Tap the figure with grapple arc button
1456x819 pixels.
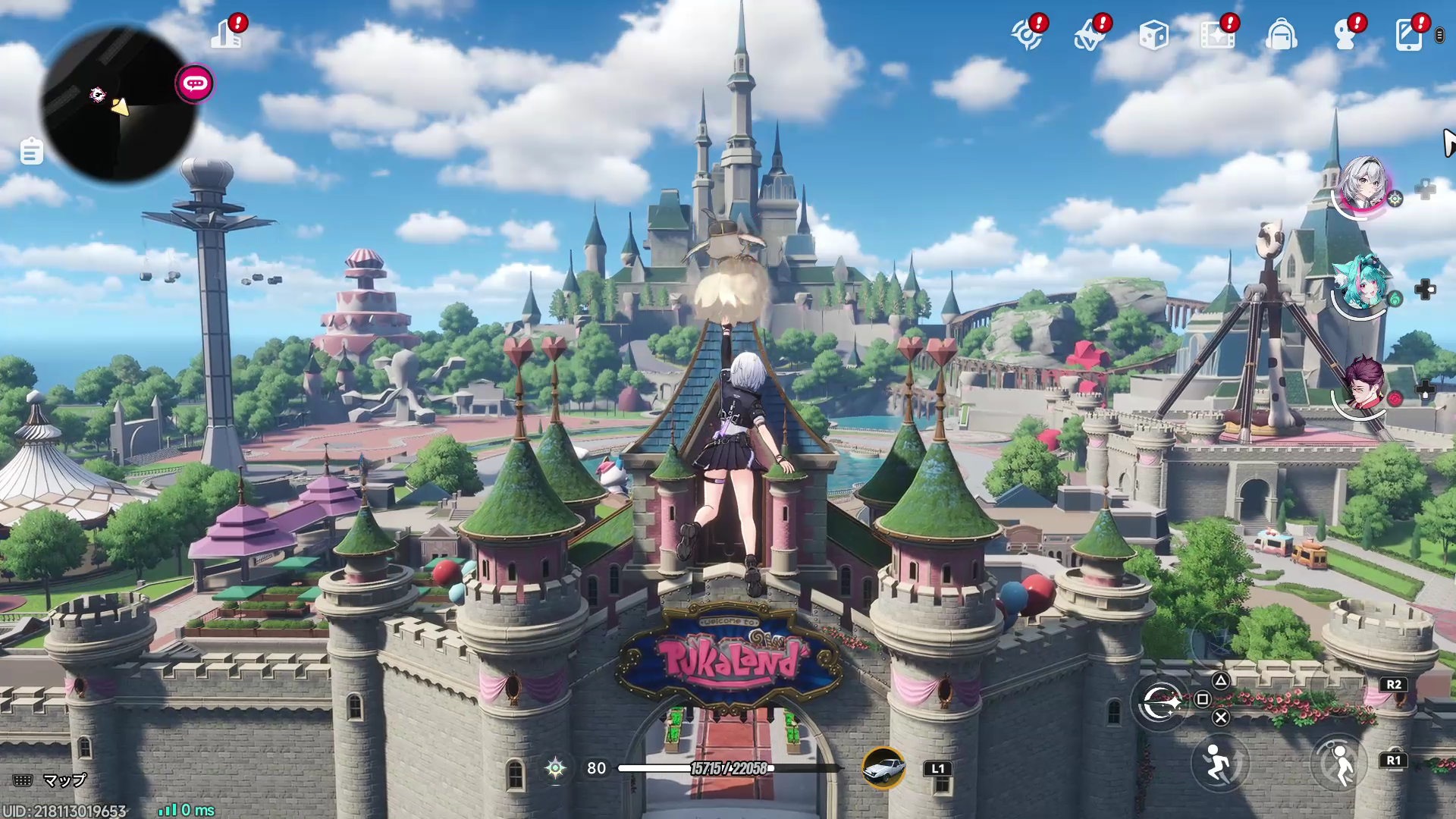pyautogui.click(x=1340, y=763)
